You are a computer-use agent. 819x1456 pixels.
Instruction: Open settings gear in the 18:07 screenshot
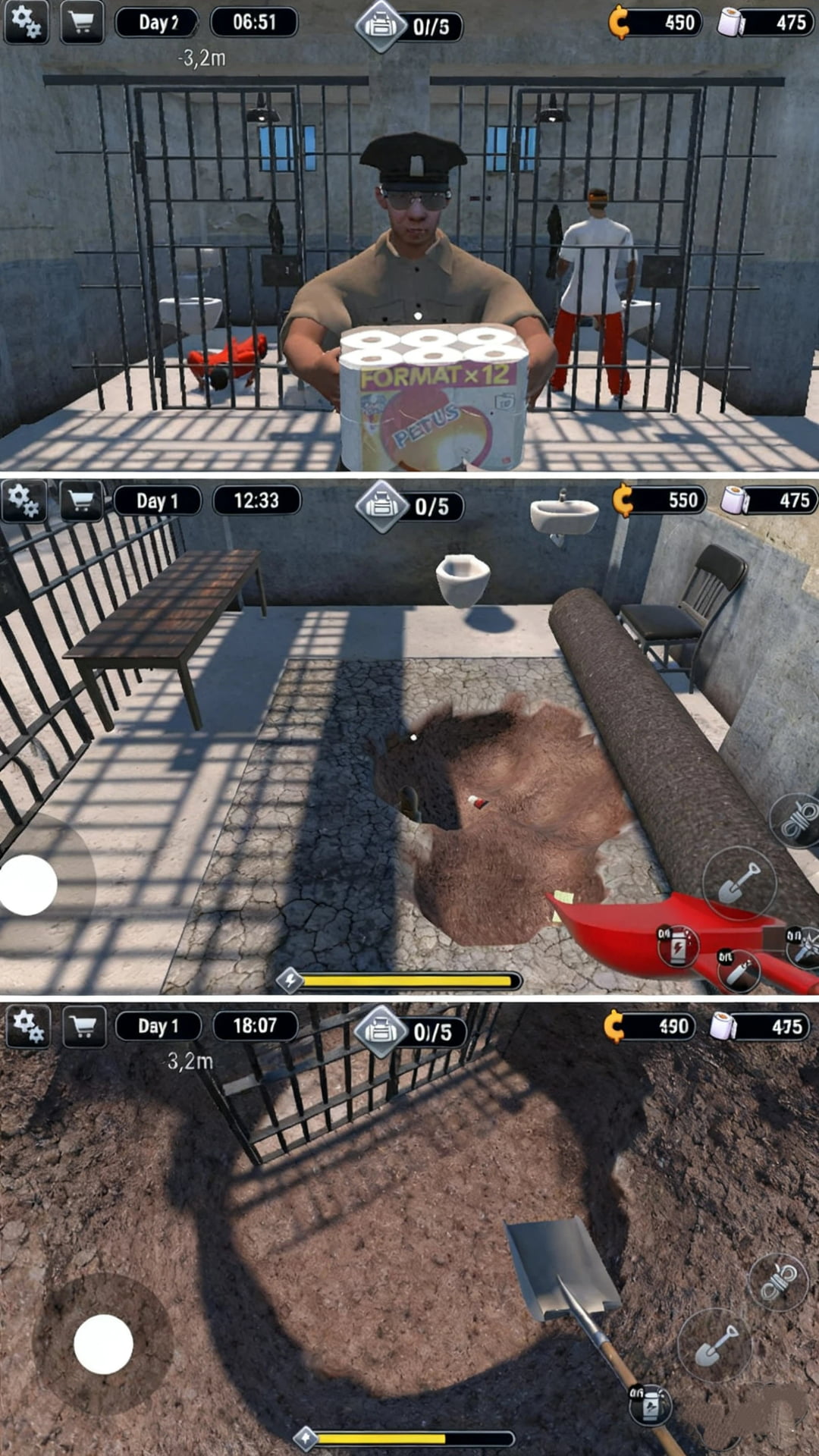click(x=29, y=1027)
